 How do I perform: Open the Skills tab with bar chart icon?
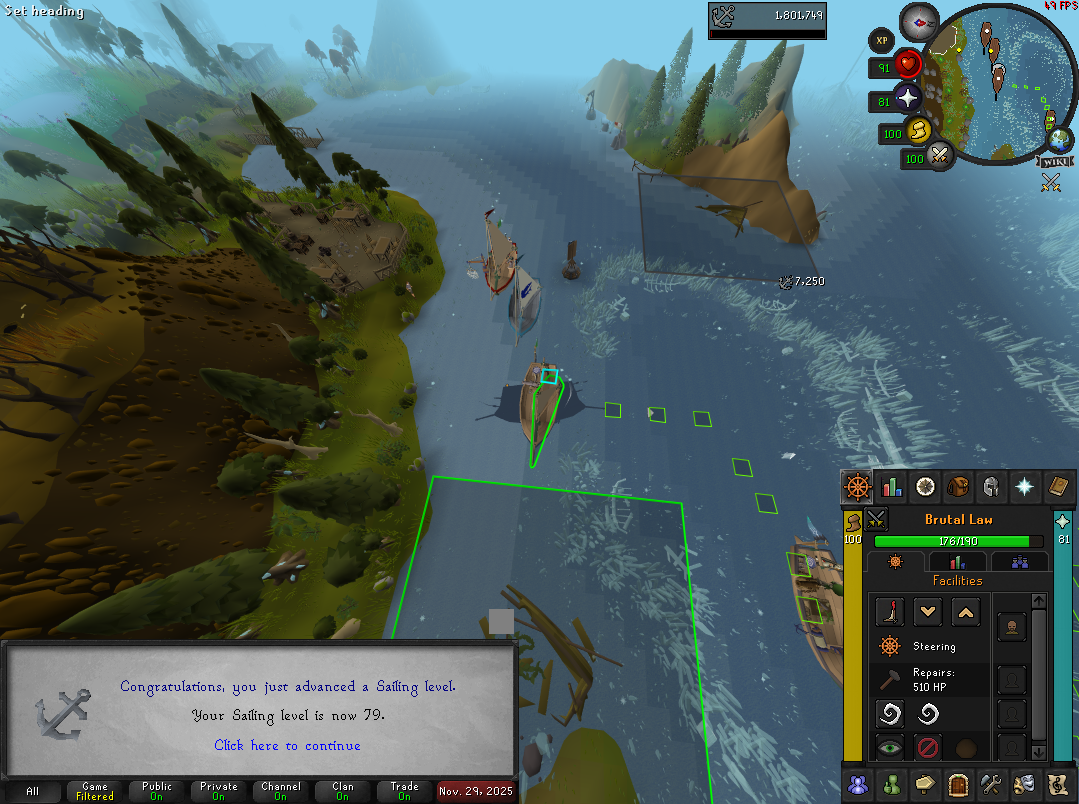coord(891,487)
